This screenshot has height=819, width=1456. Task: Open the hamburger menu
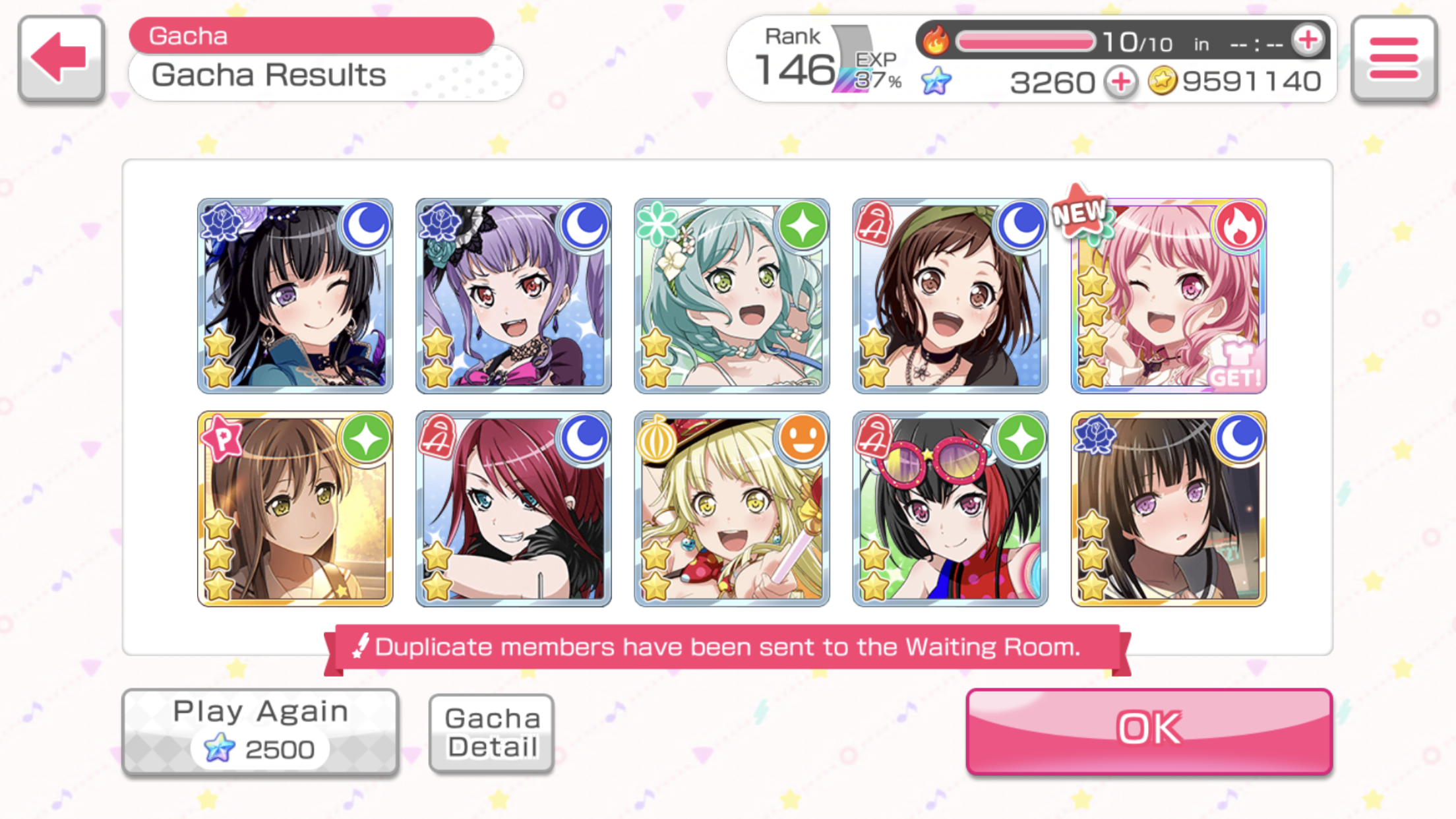pos(1393,59)
